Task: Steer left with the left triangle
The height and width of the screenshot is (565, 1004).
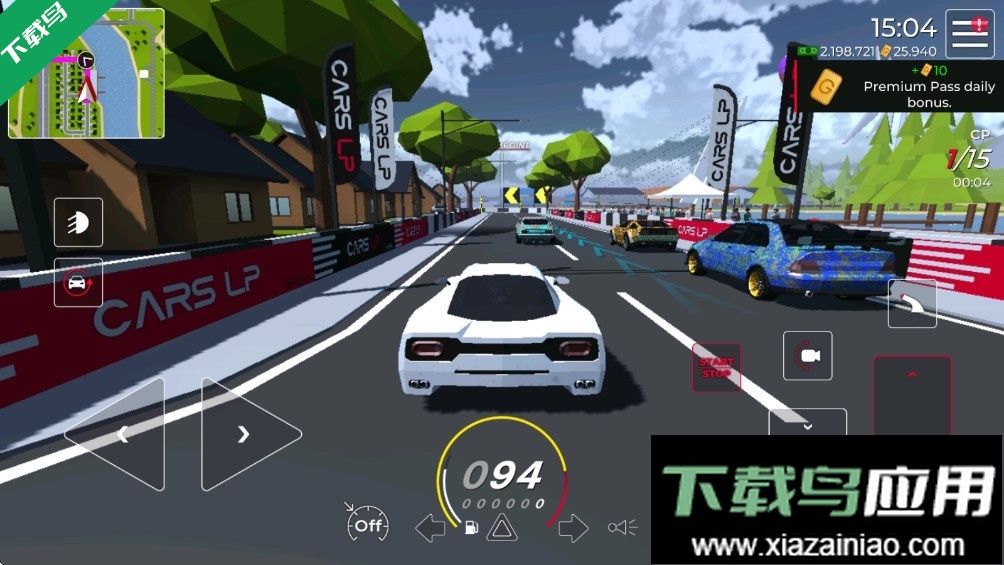Action: tap(118, 434)
